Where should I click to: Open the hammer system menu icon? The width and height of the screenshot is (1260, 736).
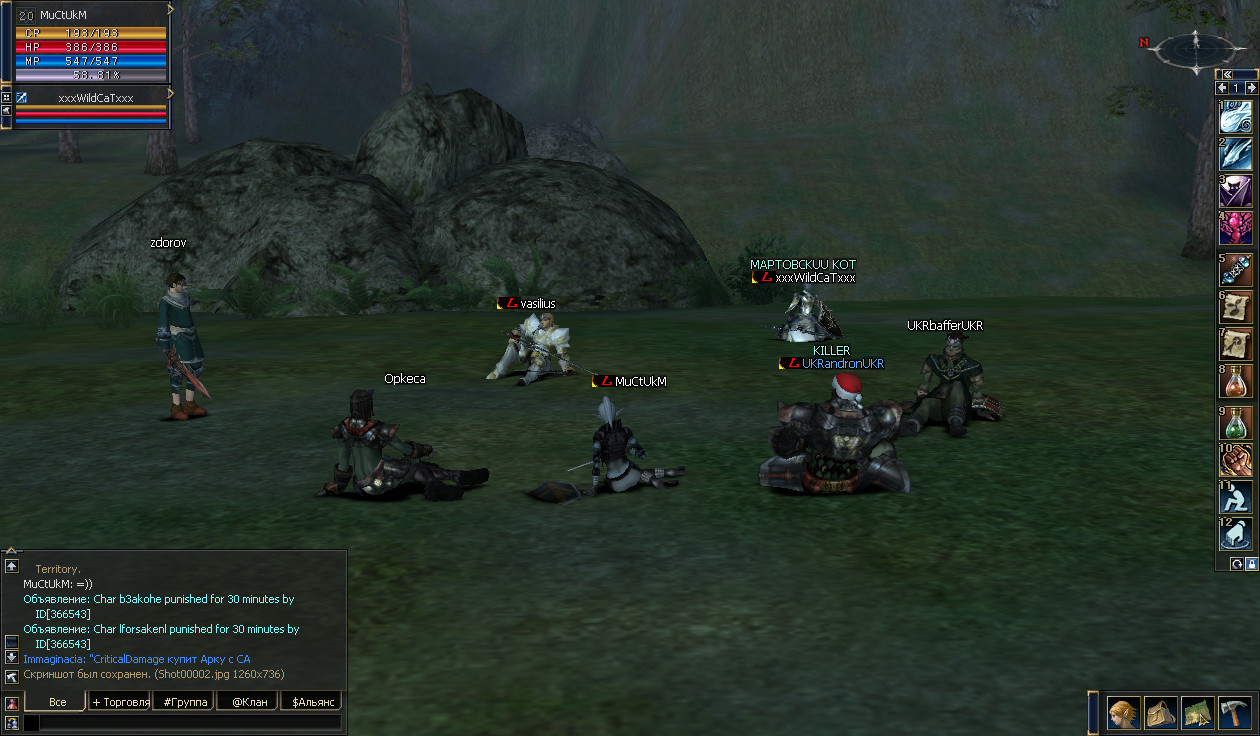pyautogui.click(x=1235, y=712)
